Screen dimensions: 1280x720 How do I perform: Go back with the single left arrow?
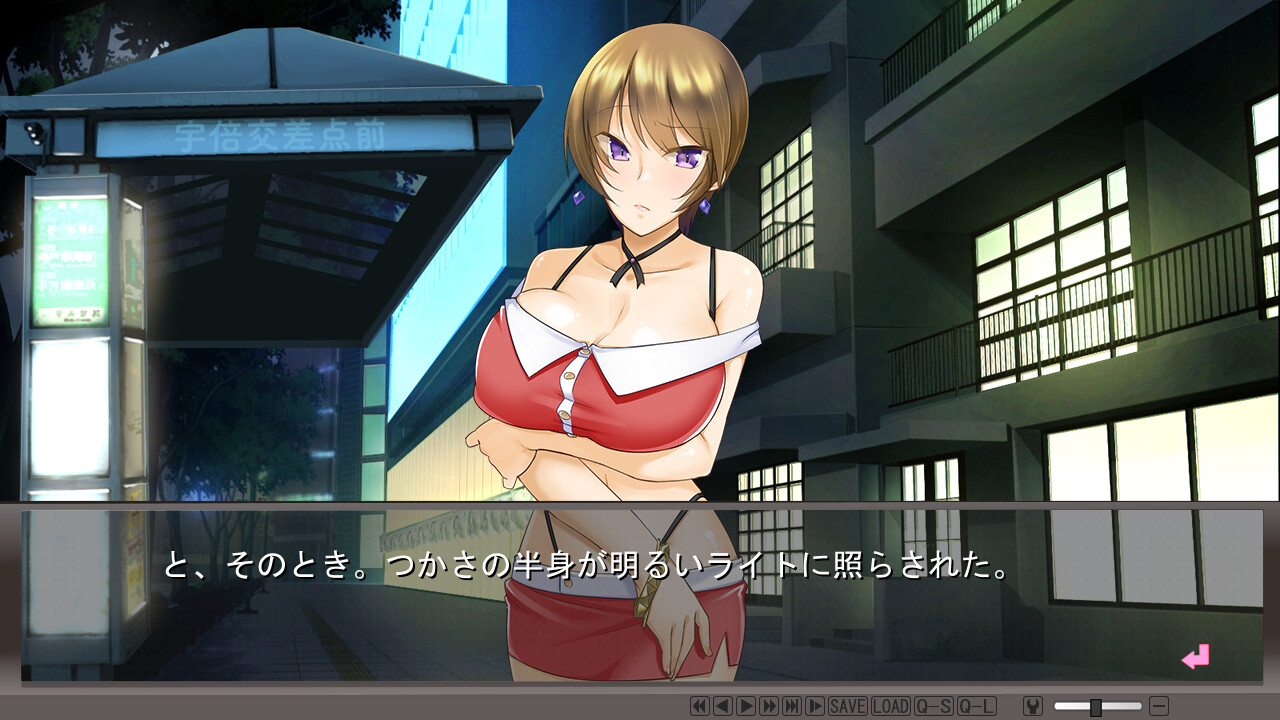click(x=723, y=706)
